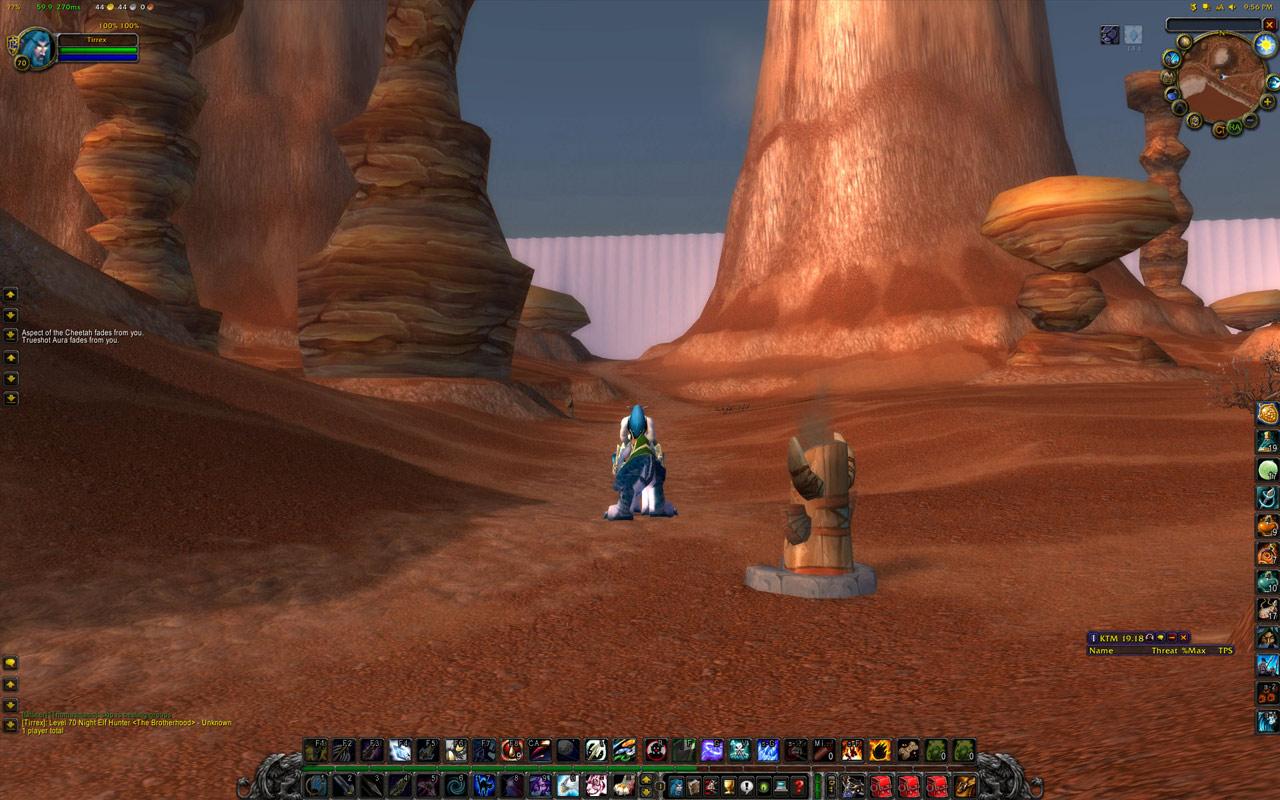The image size is (1280, 800).
Task: Close the KTM threat window
Action: [1184, 637]
